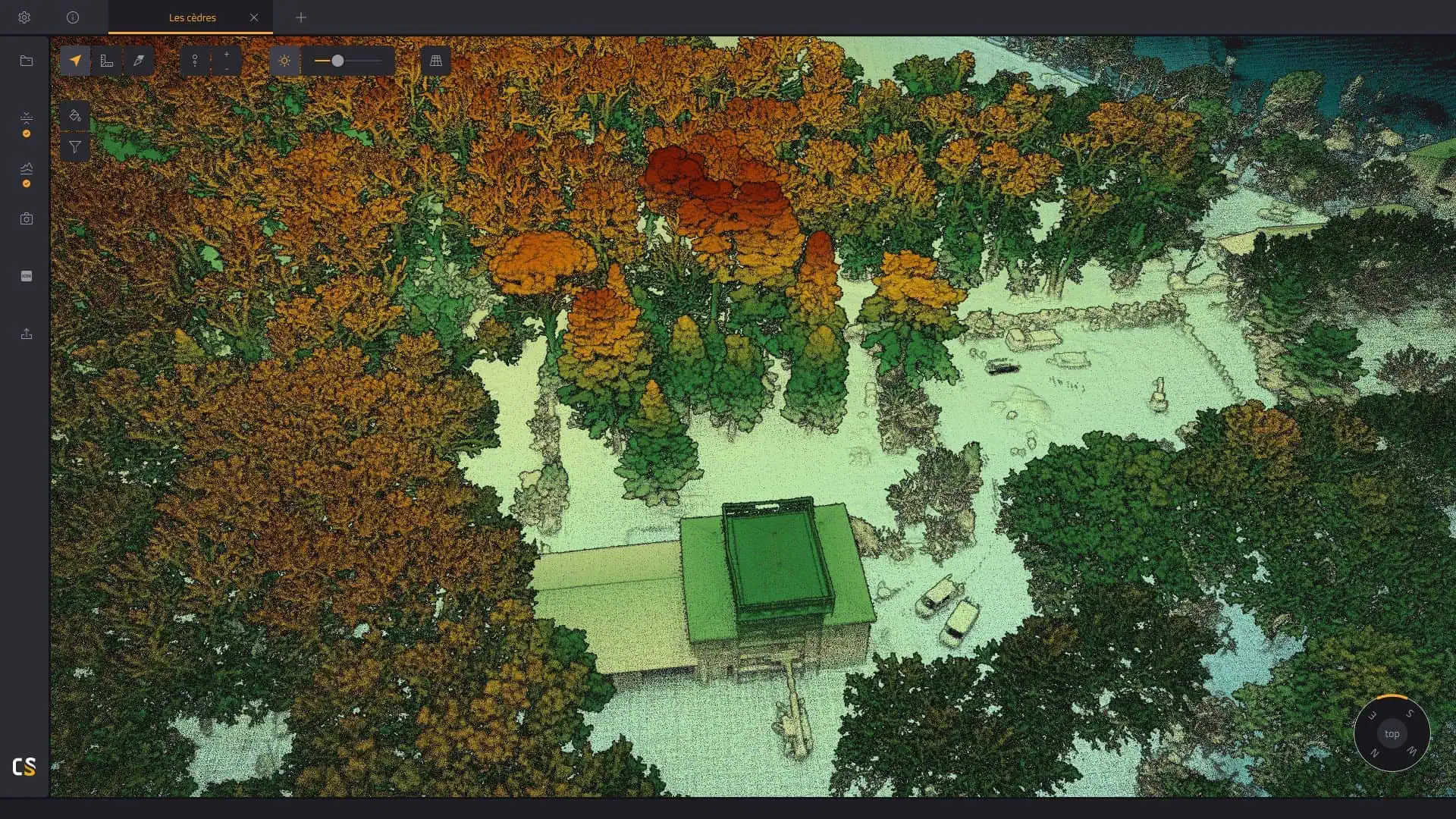
Task: Open the paint bucket colorize tool
Action: tap(75, 115)
